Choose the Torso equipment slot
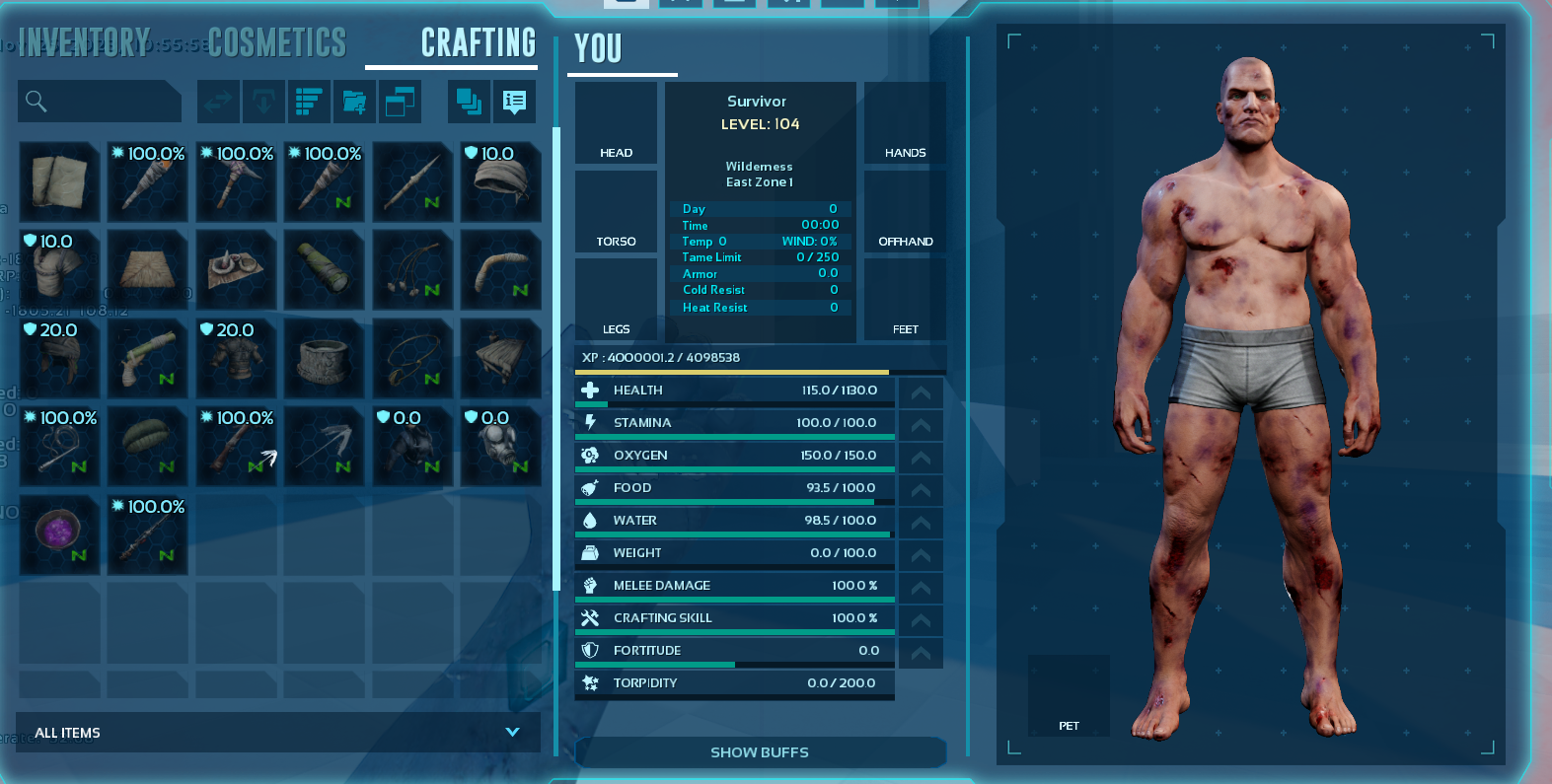Image resolution: width=1552 pixels, height=784 pixels. pyautogui.click(x=616, y=212)
